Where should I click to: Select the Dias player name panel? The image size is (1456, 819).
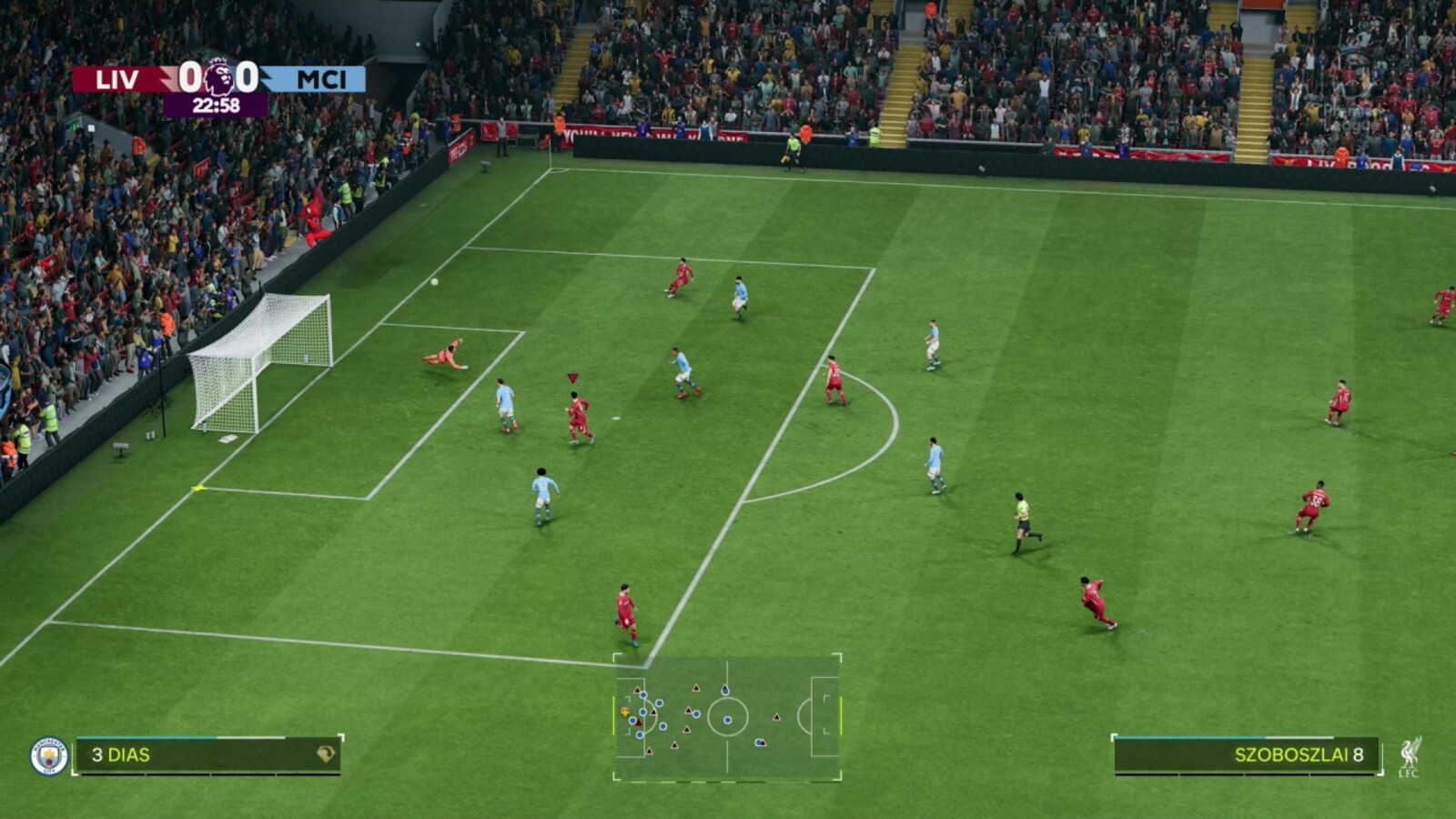207,755
